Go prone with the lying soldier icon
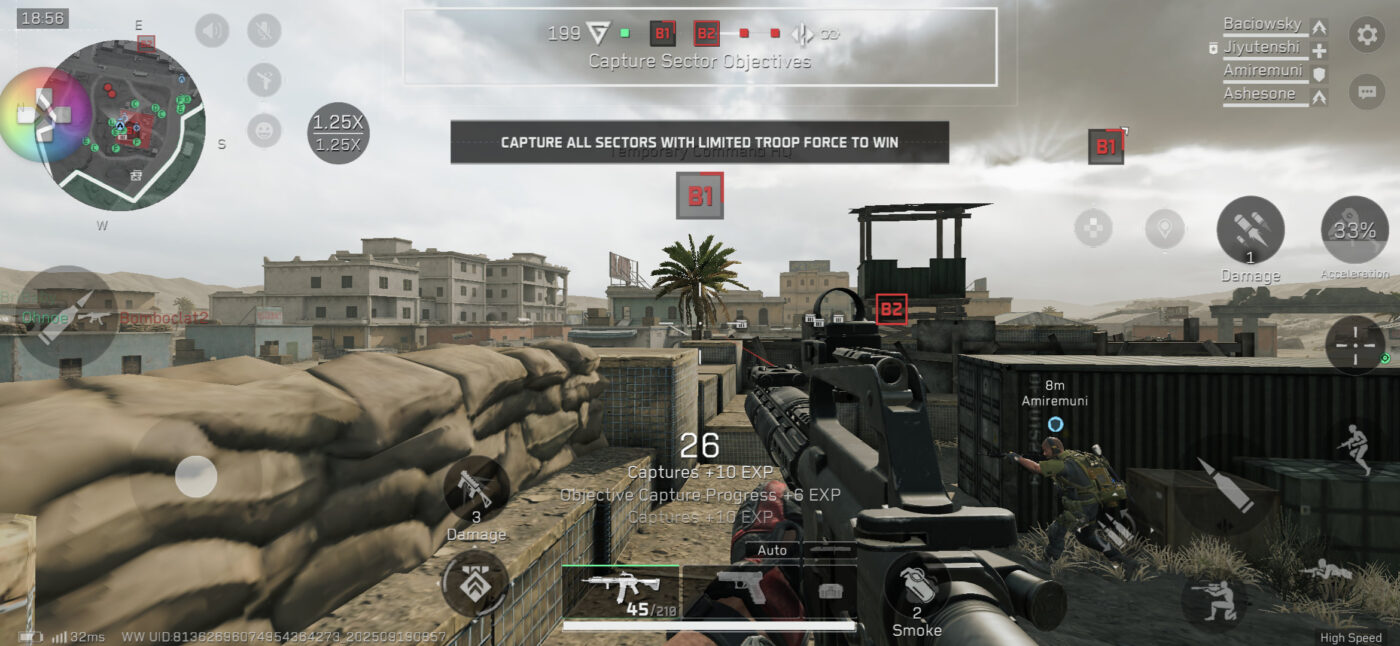The height and width of the screenshot is (646, 1400). [x=1327, y=573]
